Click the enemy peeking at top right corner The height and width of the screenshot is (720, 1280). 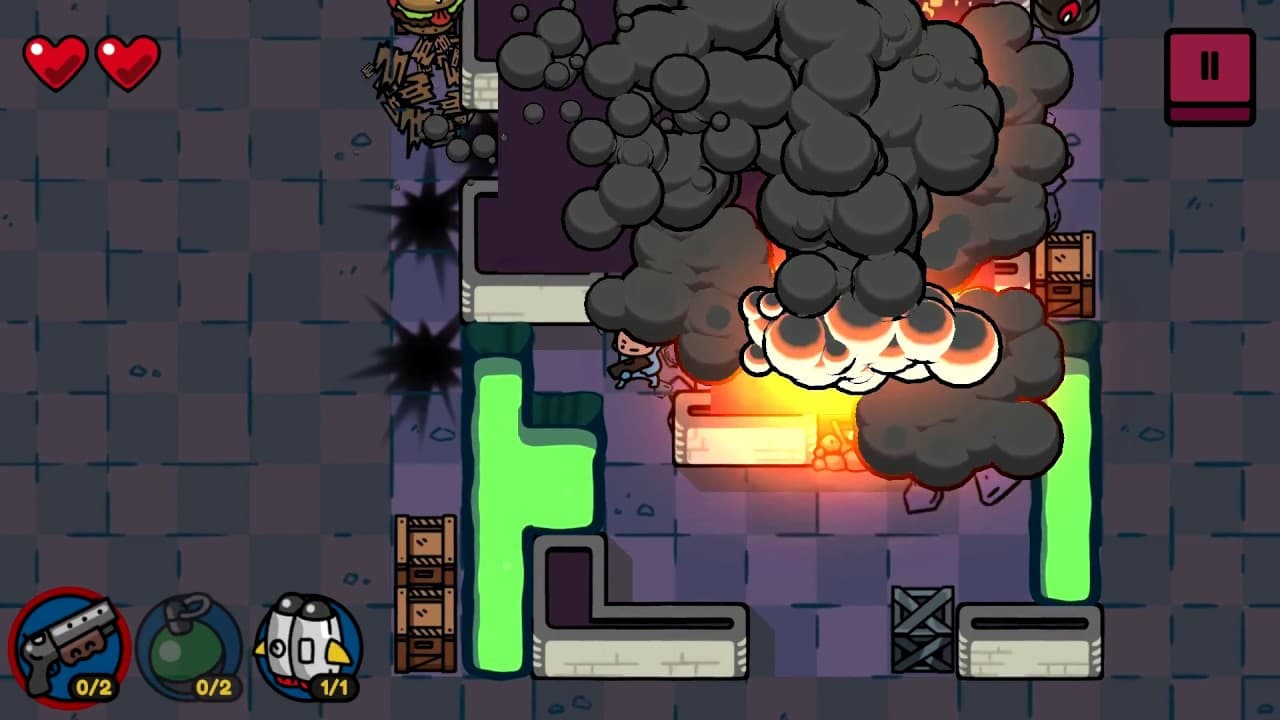point(1070,12)
